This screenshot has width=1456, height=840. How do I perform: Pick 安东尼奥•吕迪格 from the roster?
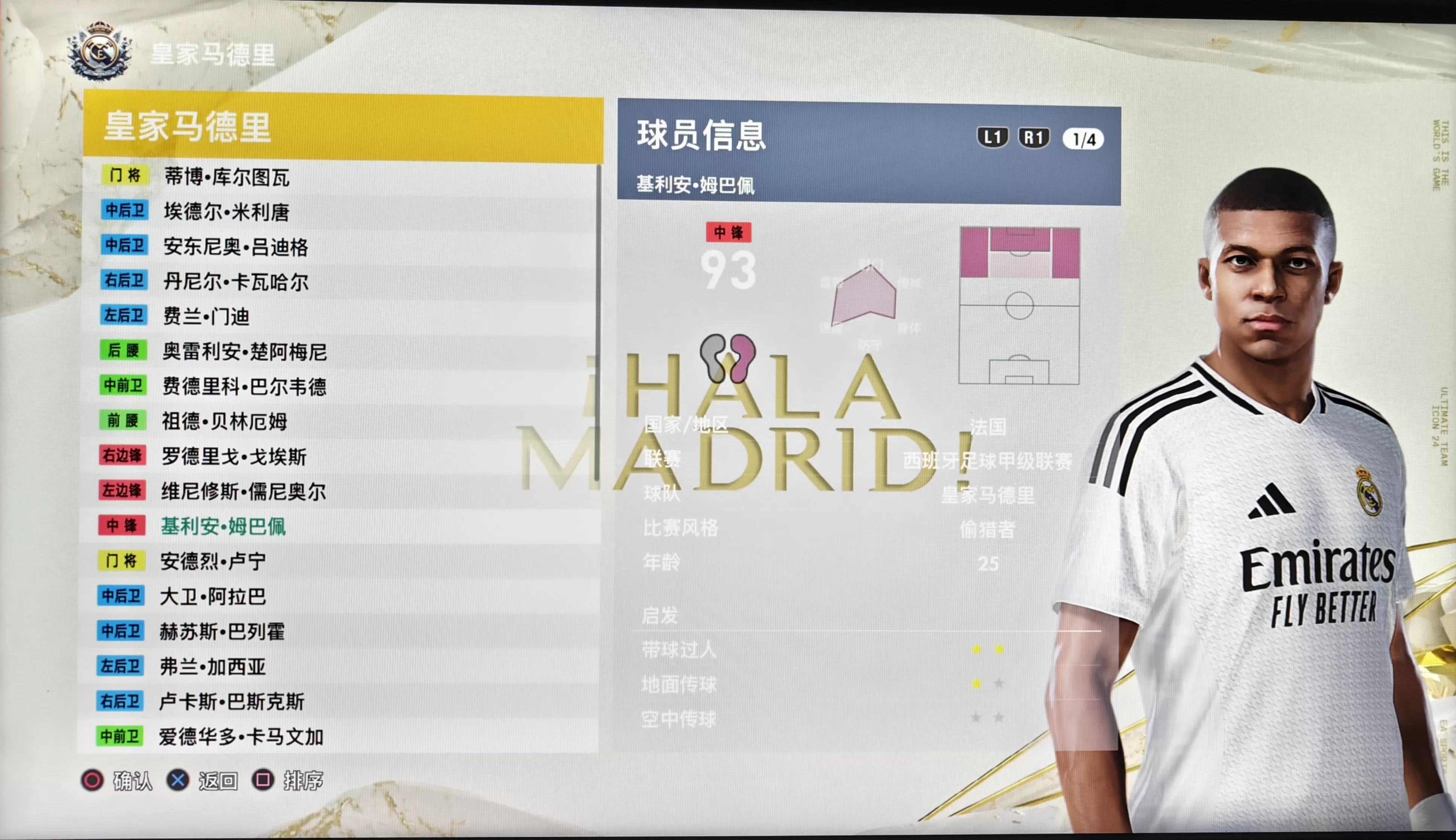(235, 247)
